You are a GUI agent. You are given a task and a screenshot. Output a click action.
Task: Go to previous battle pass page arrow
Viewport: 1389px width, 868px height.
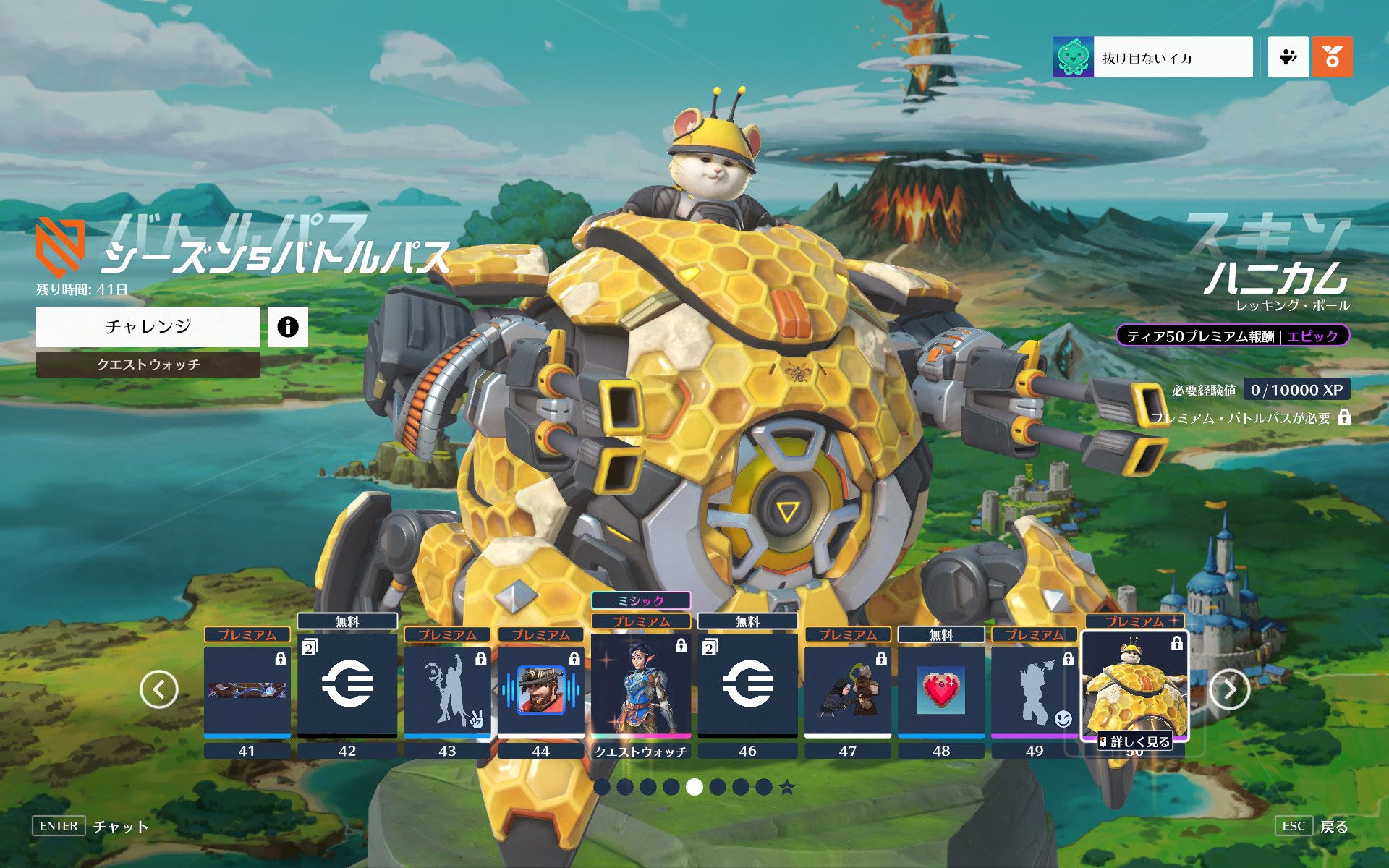coord(159,689)
